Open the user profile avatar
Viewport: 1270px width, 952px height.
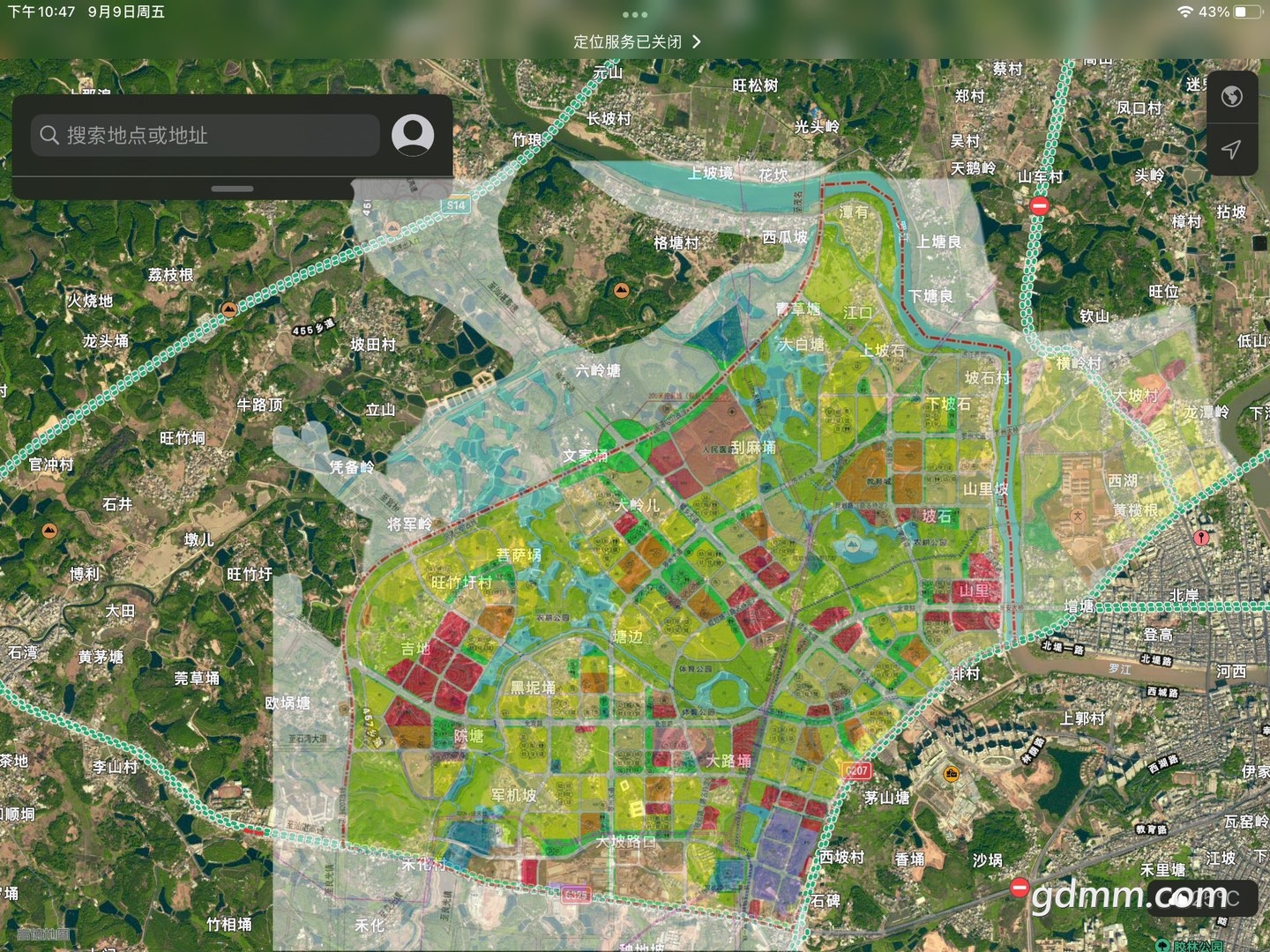[413, 135]
